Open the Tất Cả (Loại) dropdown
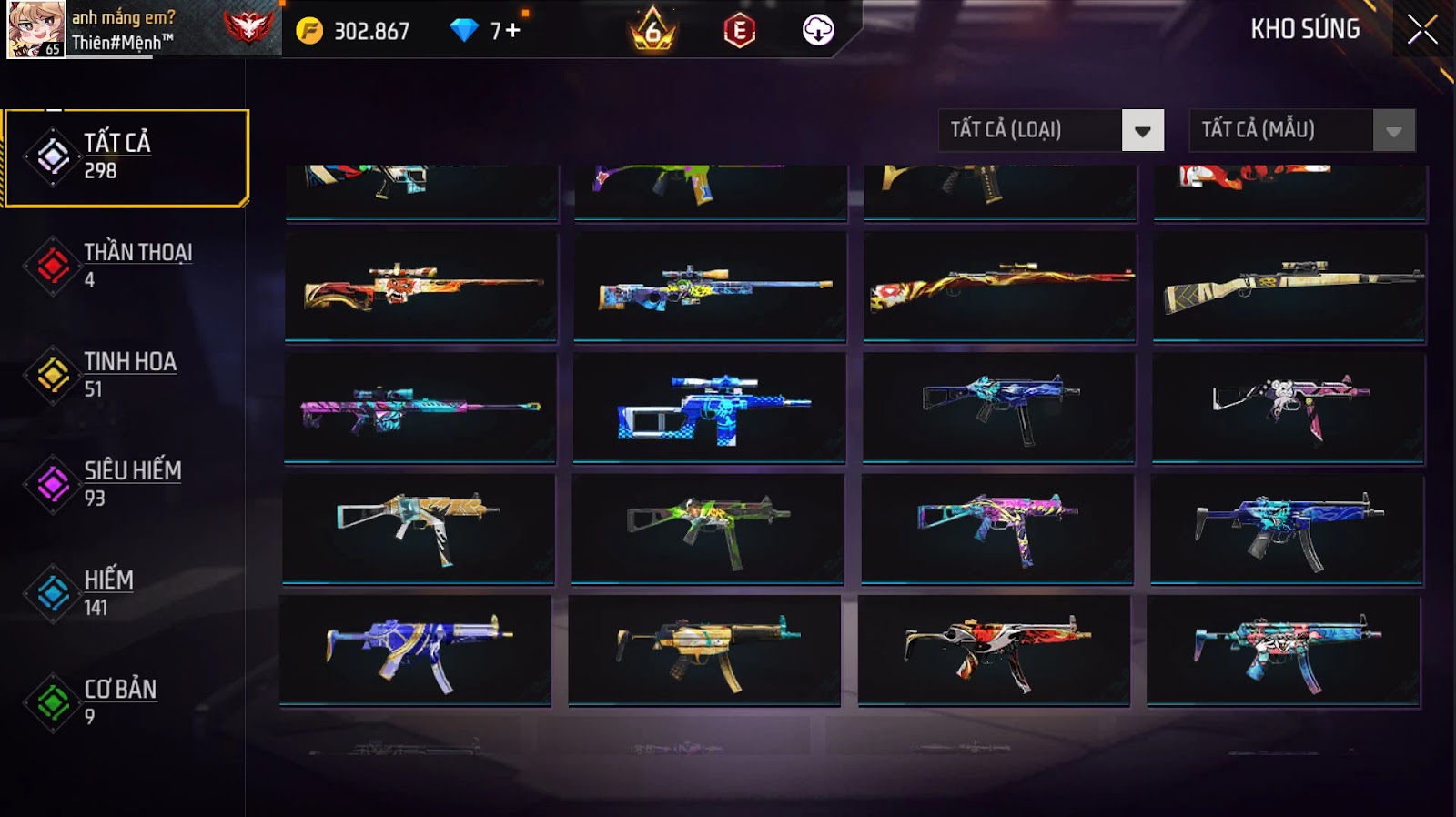Viewport: 1456px width, 817px height. 1051,130
